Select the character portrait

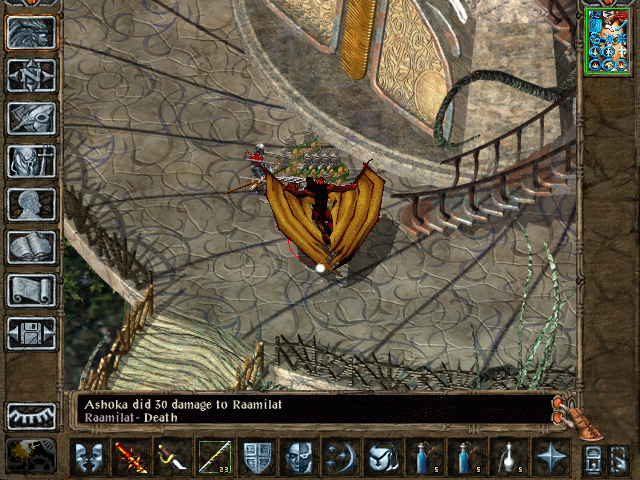pyautogui.click(x=607, y=40)
